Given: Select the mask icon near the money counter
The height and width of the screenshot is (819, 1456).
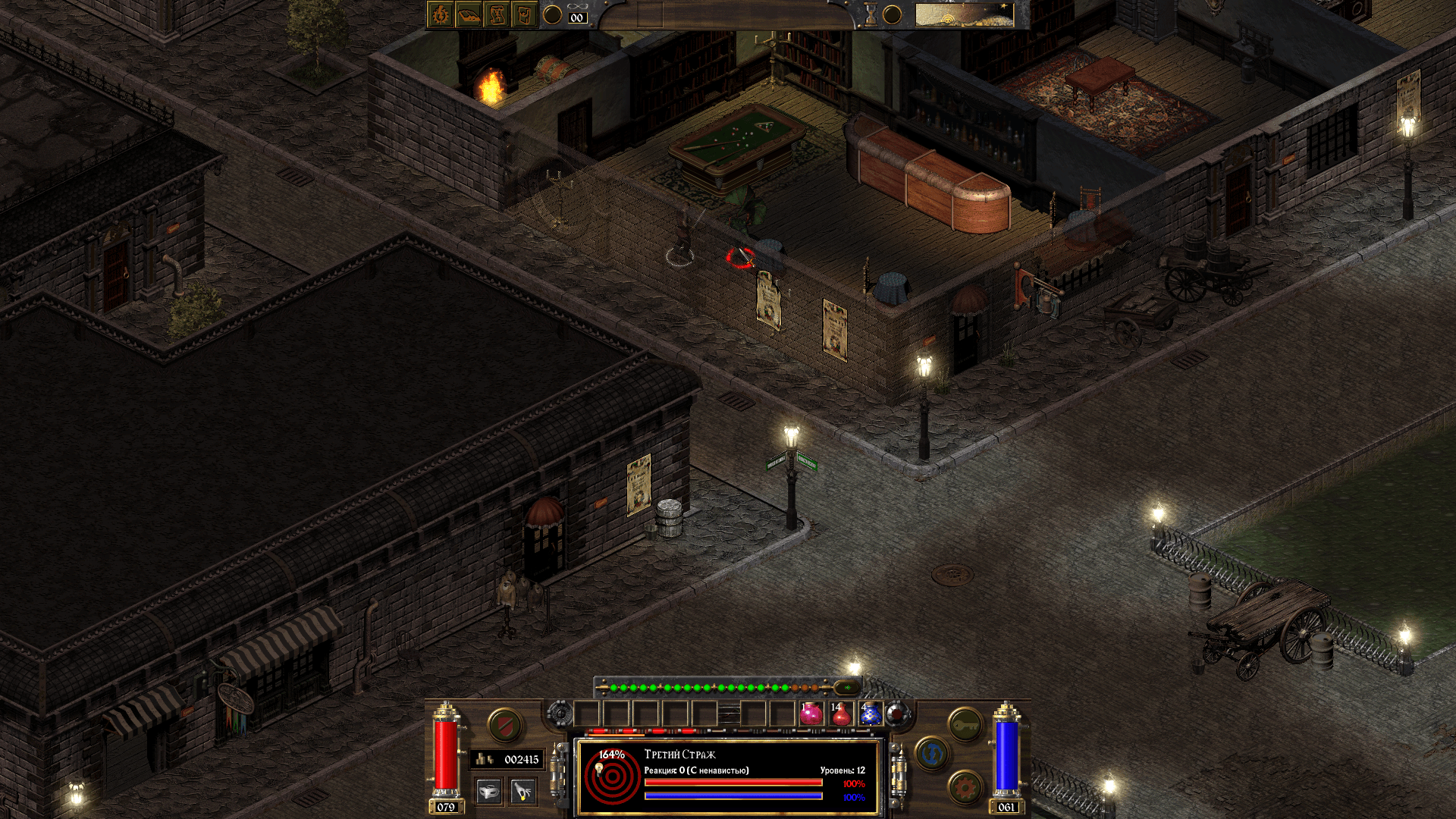Looking at the screenshot, I should pyautogui.click(x=488, y=792).
